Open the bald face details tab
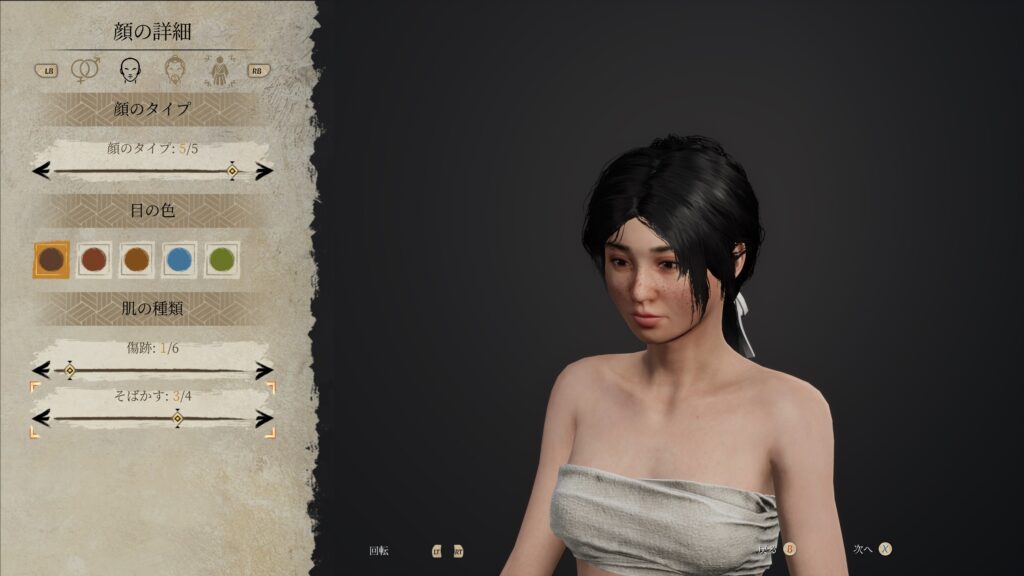The image size is (1024, 576). (129, 70)
